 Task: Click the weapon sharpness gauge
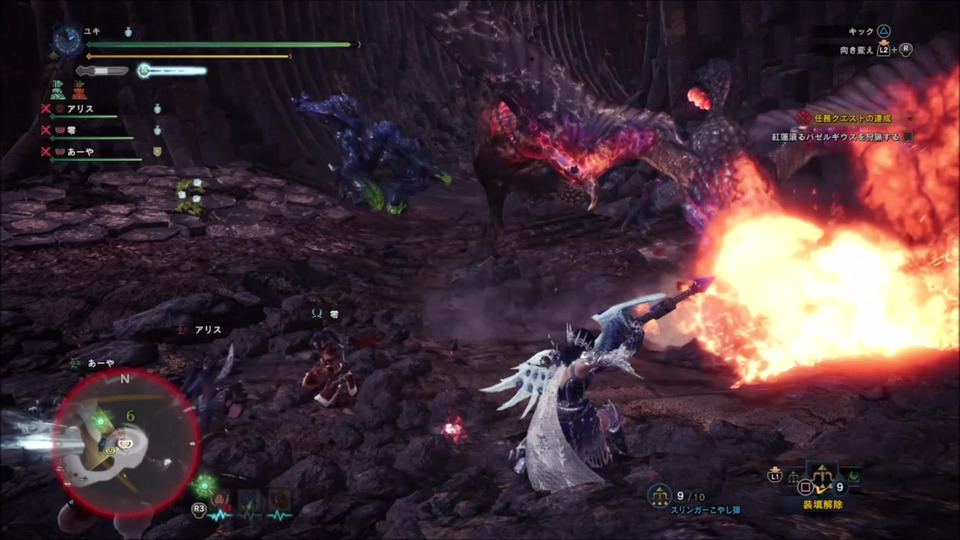click(102, 71)
